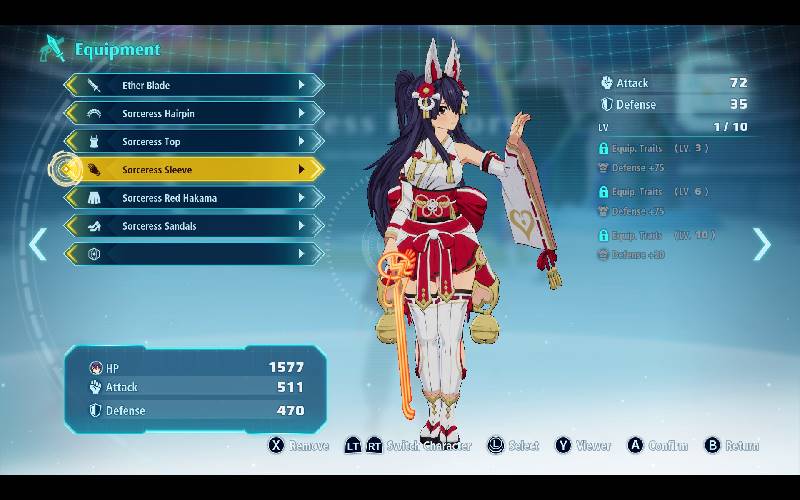Switch to previous character with left arrow

coord(37,244)
